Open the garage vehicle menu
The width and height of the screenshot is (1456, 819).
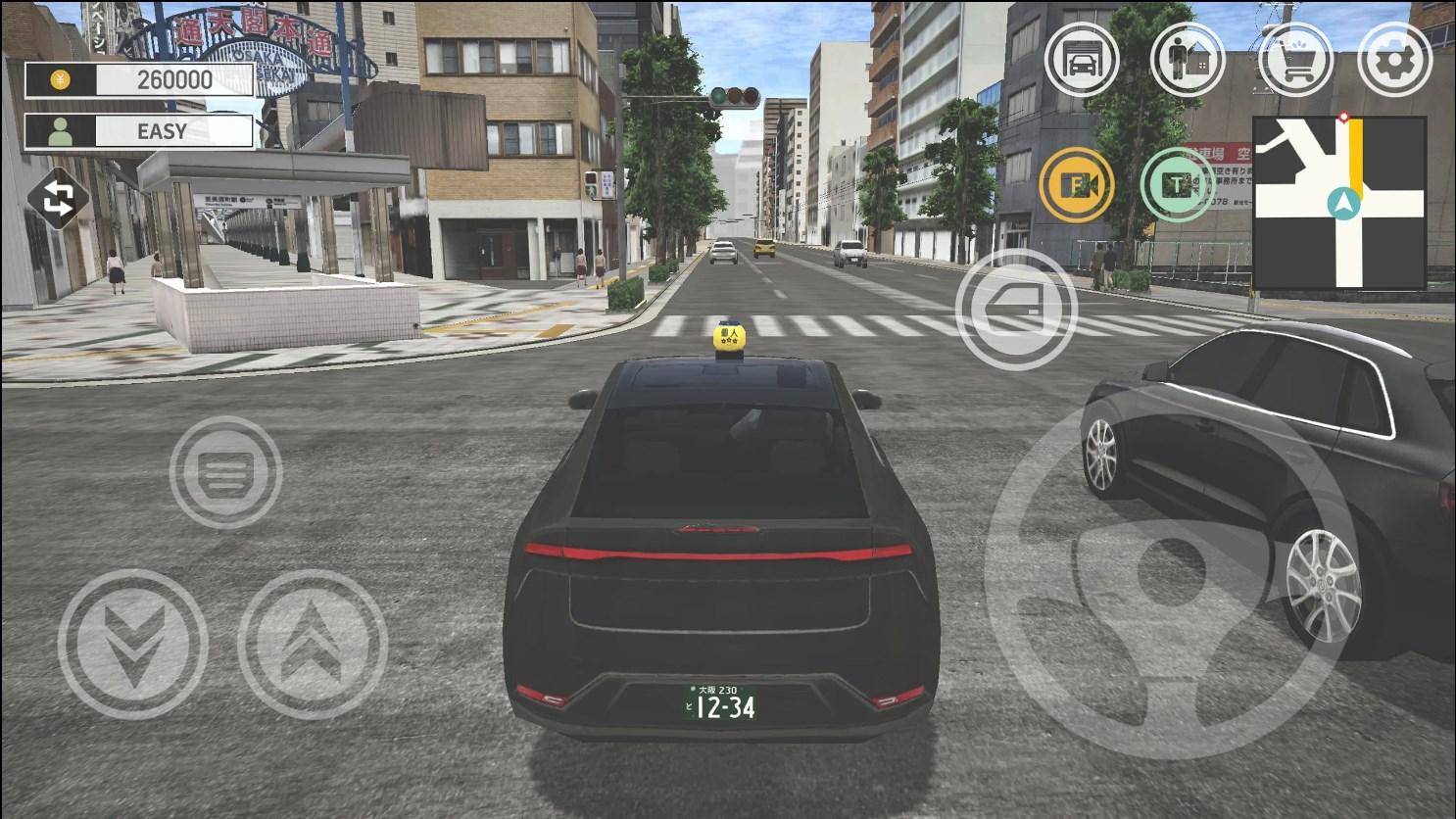(1084, 59)
